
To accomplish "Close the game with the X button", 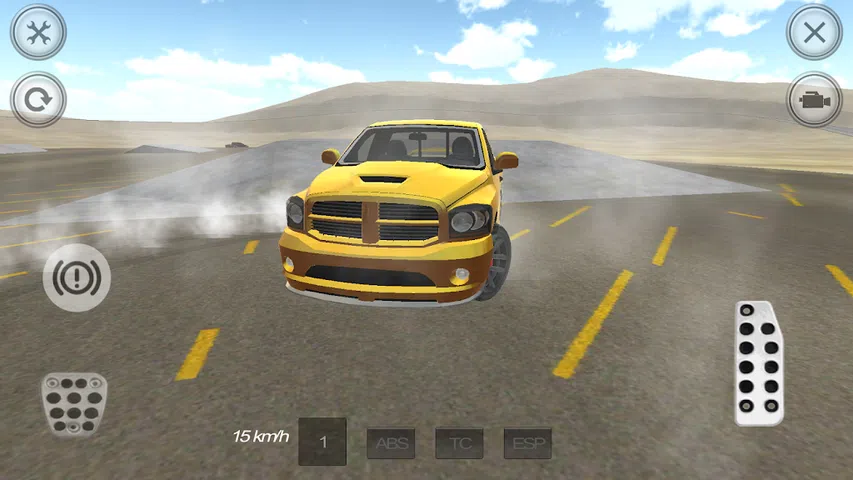I will (x=814, y=32).
